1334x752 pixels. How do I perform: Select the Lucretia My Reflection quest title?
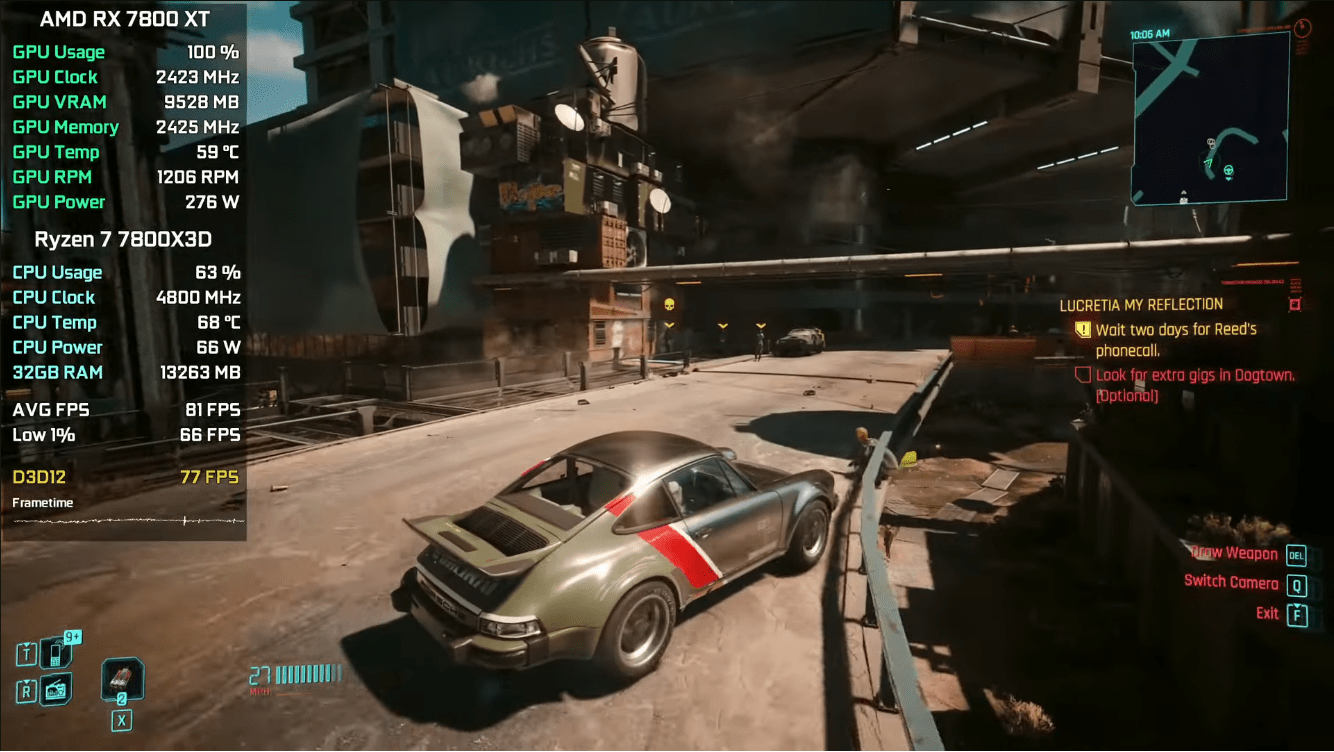click(x=1141, y=304)
